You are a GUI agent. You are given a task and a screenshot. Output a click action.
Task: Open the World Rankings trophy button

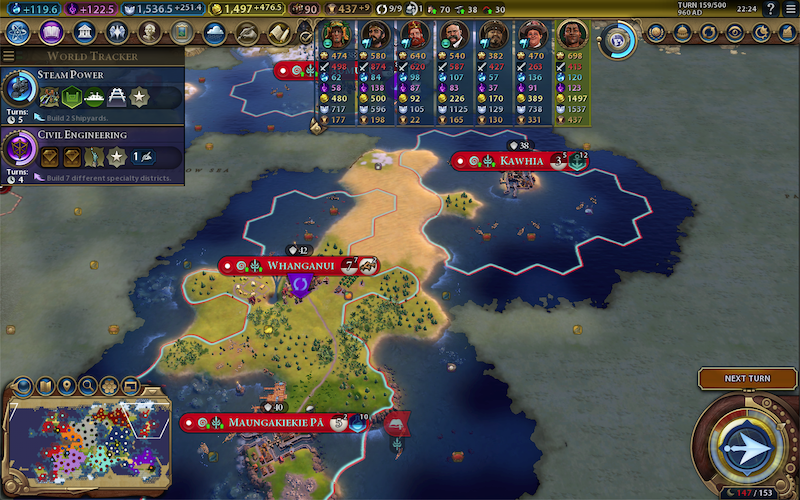(654, 33)
